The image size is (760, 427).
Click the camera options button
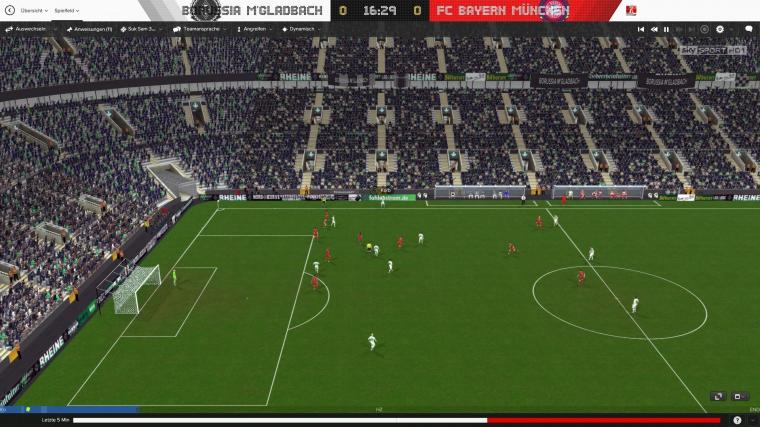click(x=740, y=396)
